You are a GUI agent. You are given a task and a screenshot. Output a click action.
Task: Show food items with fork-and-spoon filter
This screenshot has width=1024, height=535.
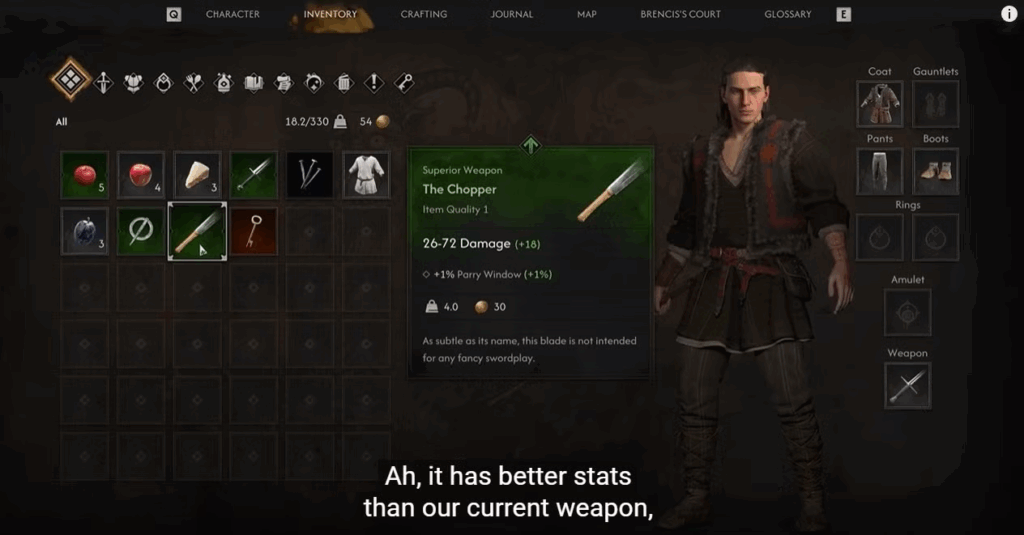click(x=193, y=82)
